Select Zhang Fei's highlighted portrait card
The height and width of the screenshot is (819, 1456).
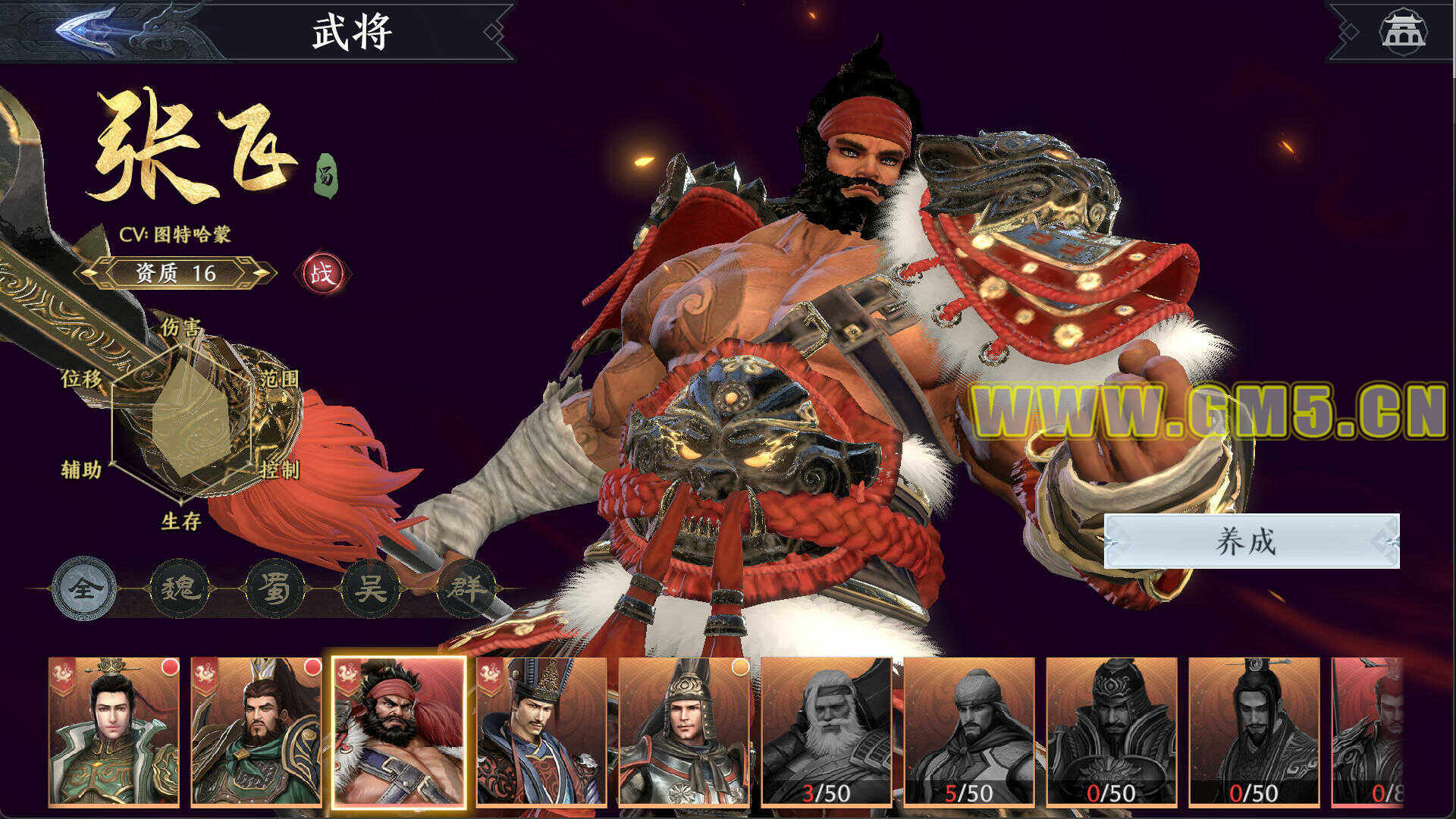[399, 731]
